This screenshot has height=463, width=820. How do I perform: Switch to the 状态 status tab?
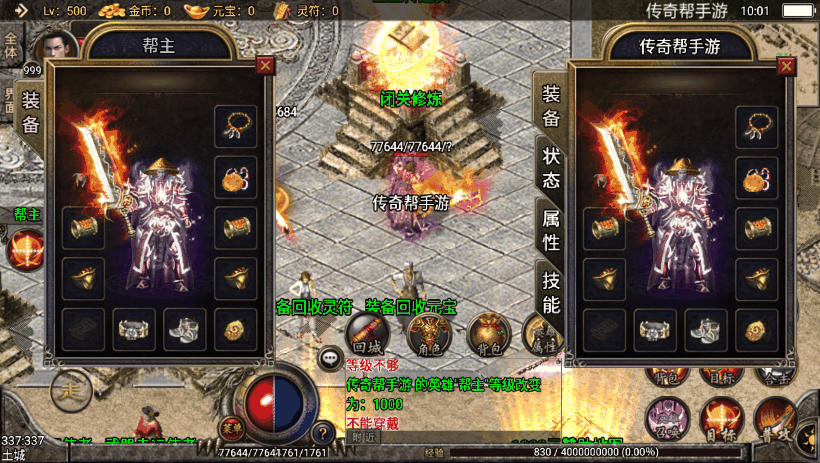[x=552, y=169]
